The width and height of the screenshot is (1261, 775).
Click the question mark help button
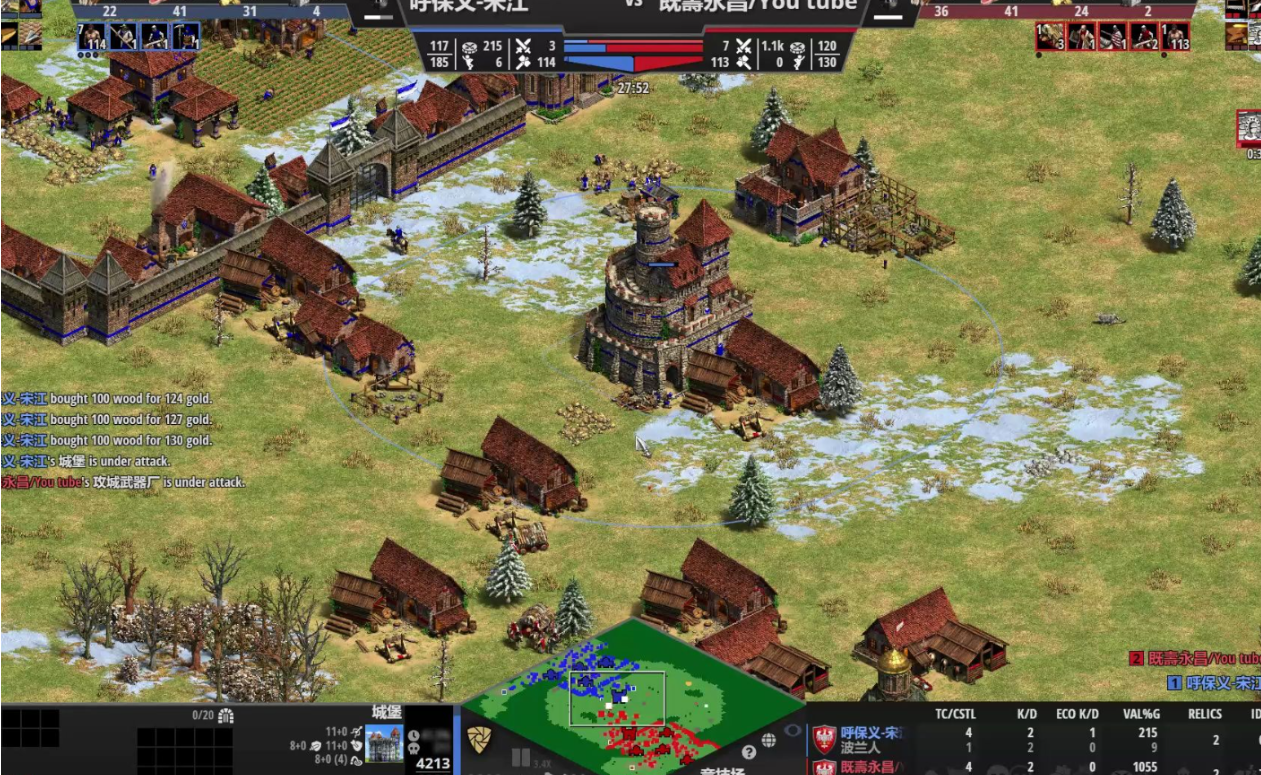(748, 752)
